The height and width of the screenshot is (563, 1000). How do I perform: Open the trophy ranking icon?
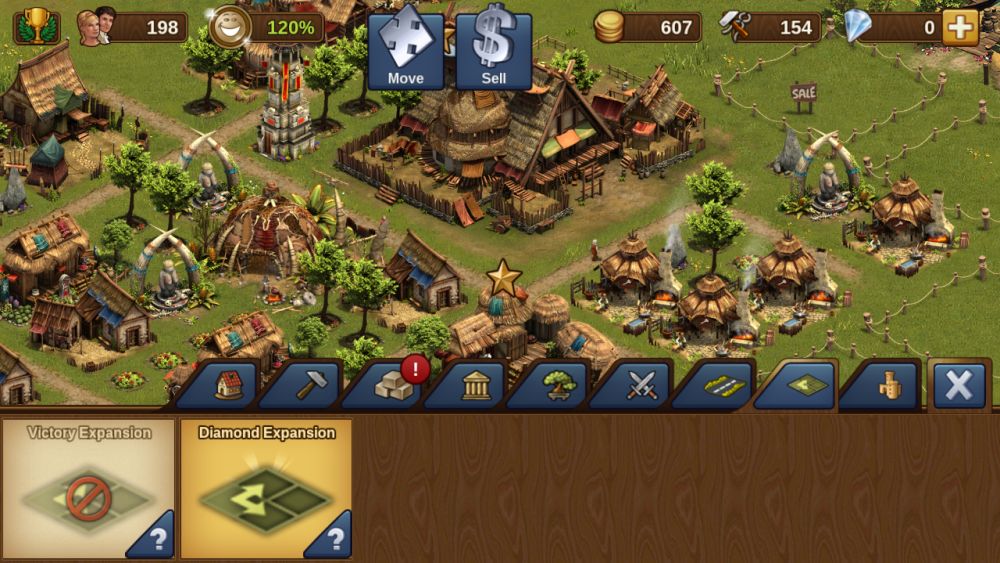36,27
